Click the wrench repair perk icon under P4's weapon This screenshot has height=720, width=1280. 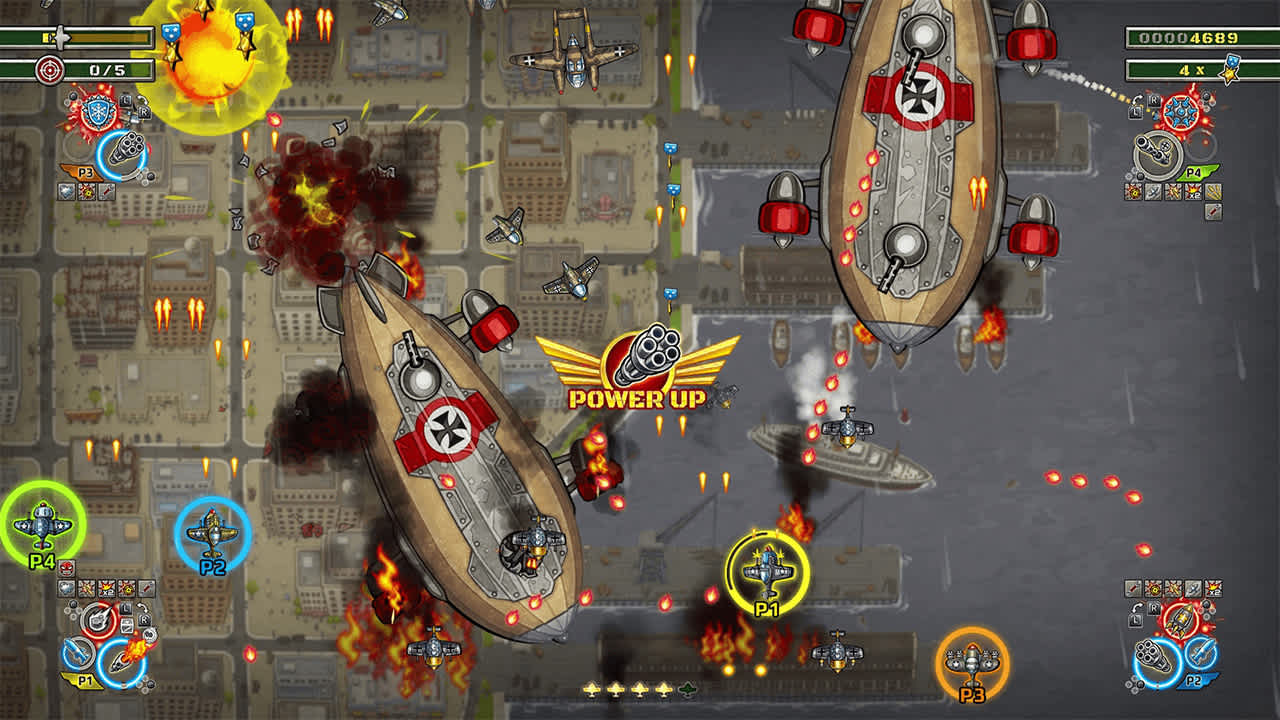(1212, 210)
